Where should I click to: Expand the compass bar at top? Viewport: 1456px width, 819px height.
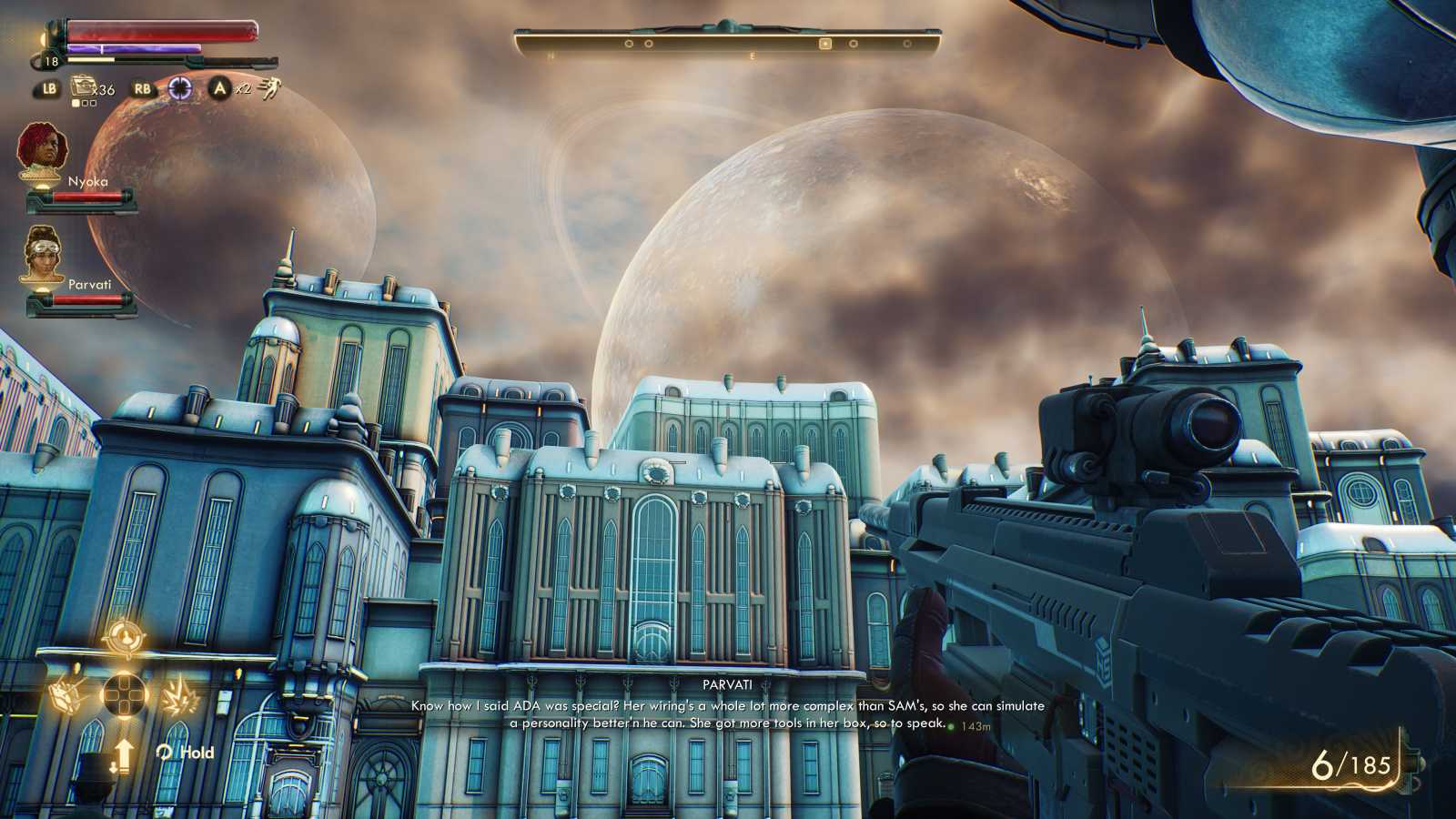pos(728,38)
